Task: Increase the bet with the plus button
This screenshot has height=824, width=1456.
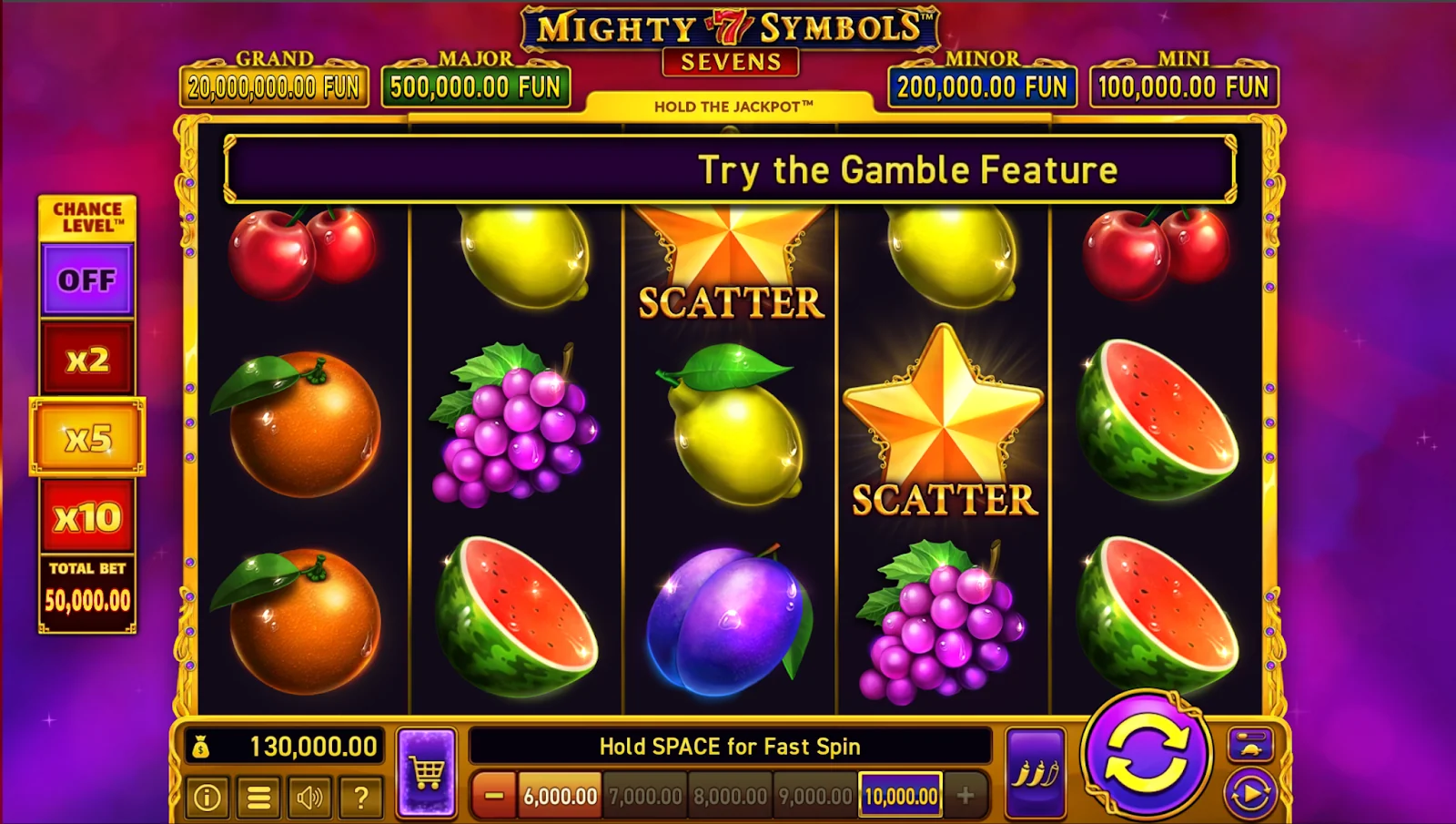Action: coord(966,796)
